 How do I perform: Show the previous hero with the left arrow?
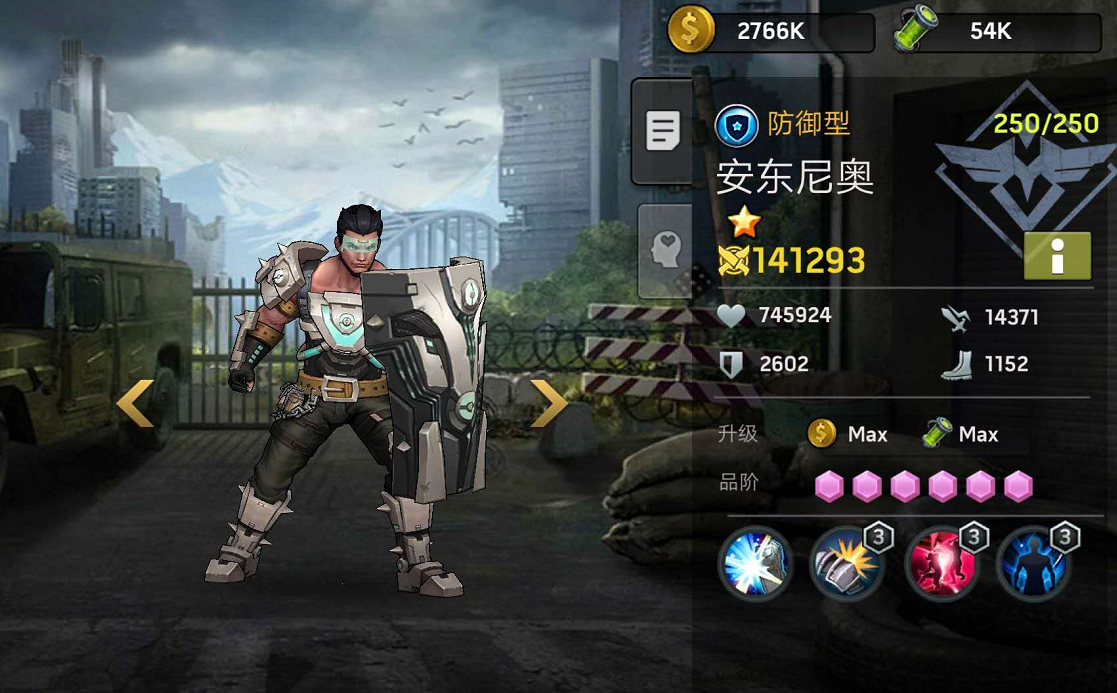coord(135,403)
